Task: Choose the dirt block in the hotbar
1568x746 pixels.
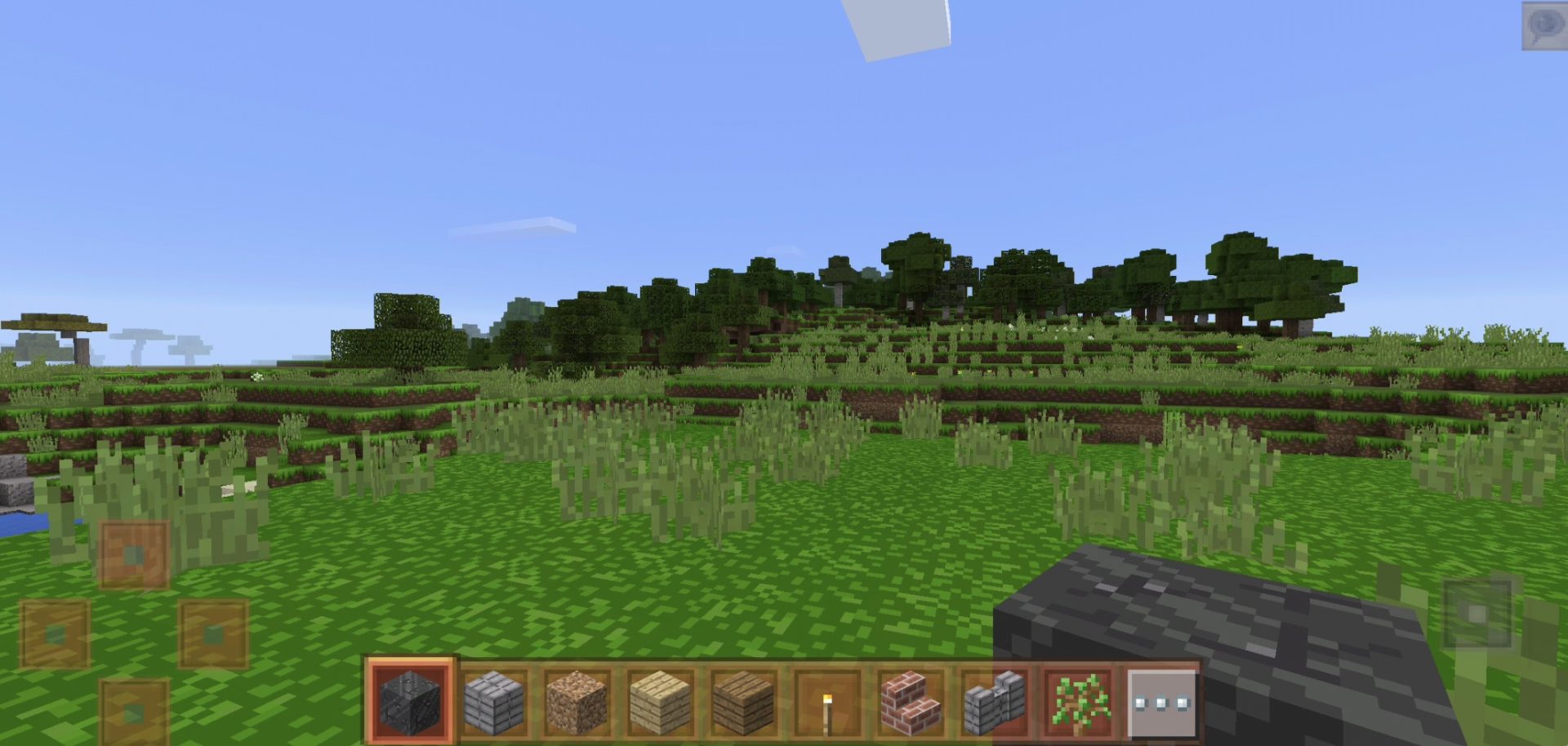Action: click(x=577, y=702)
